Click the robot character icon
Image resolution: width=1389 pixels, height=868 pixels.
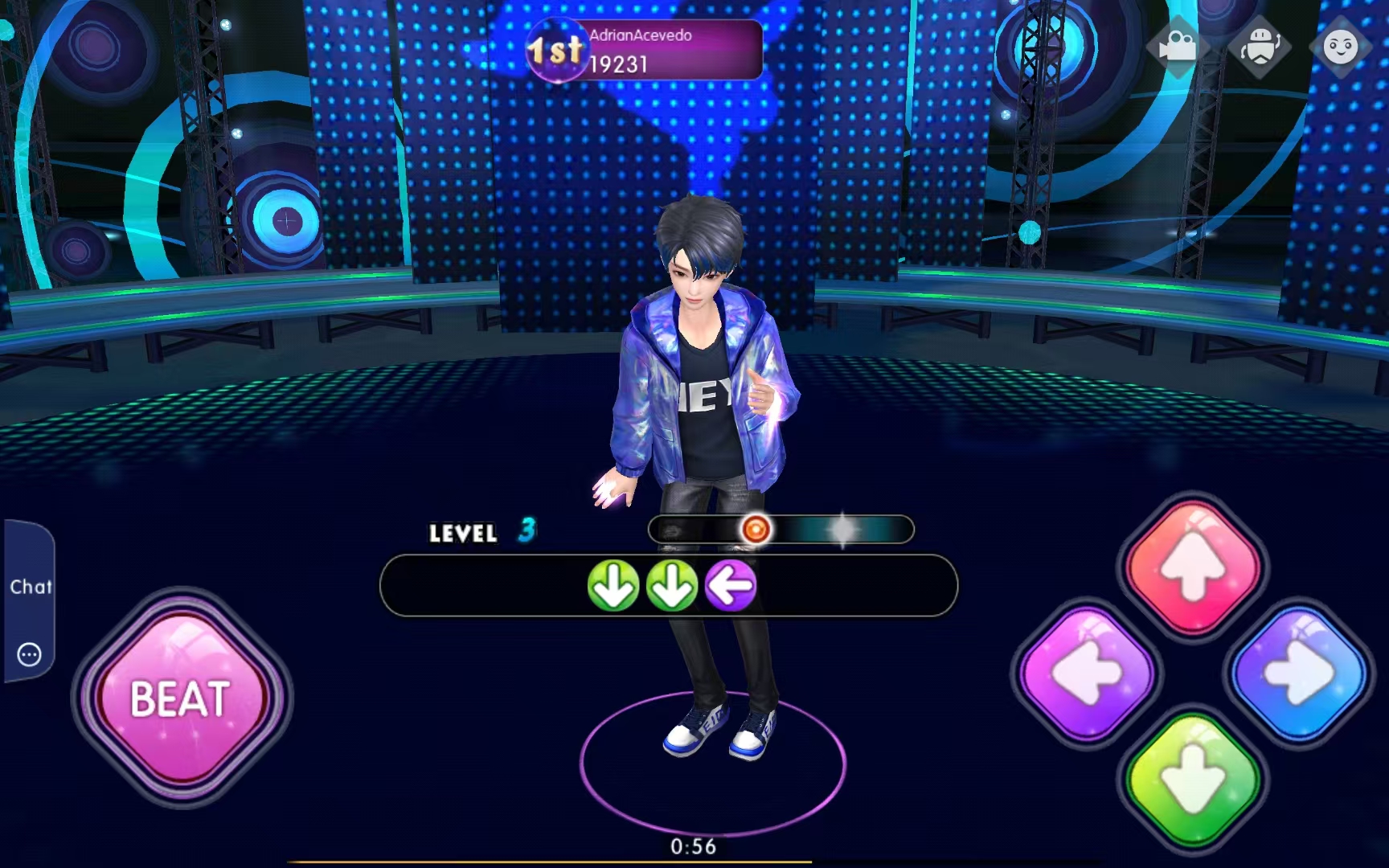click(x=1260, y=47)
